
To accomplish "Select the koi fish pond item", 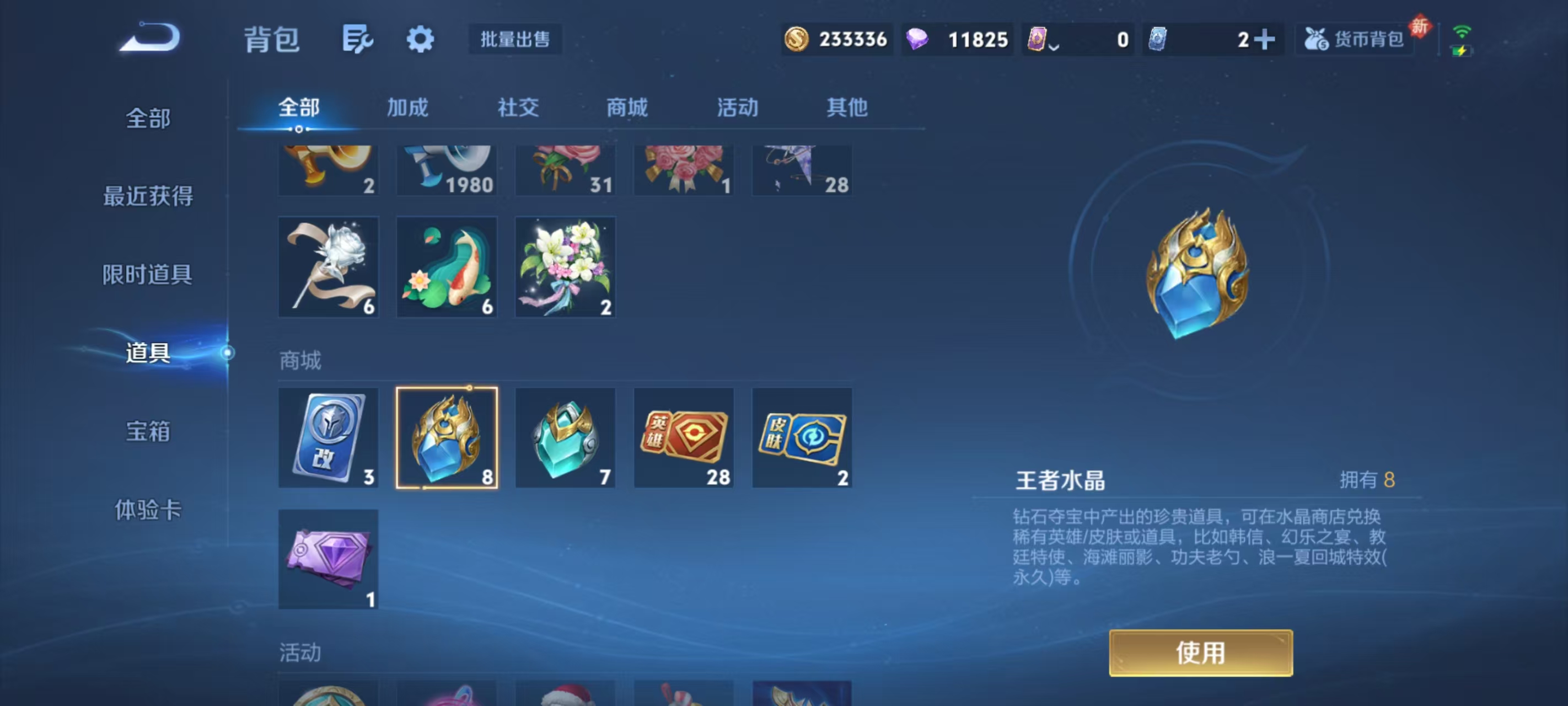I will (447, 267).
